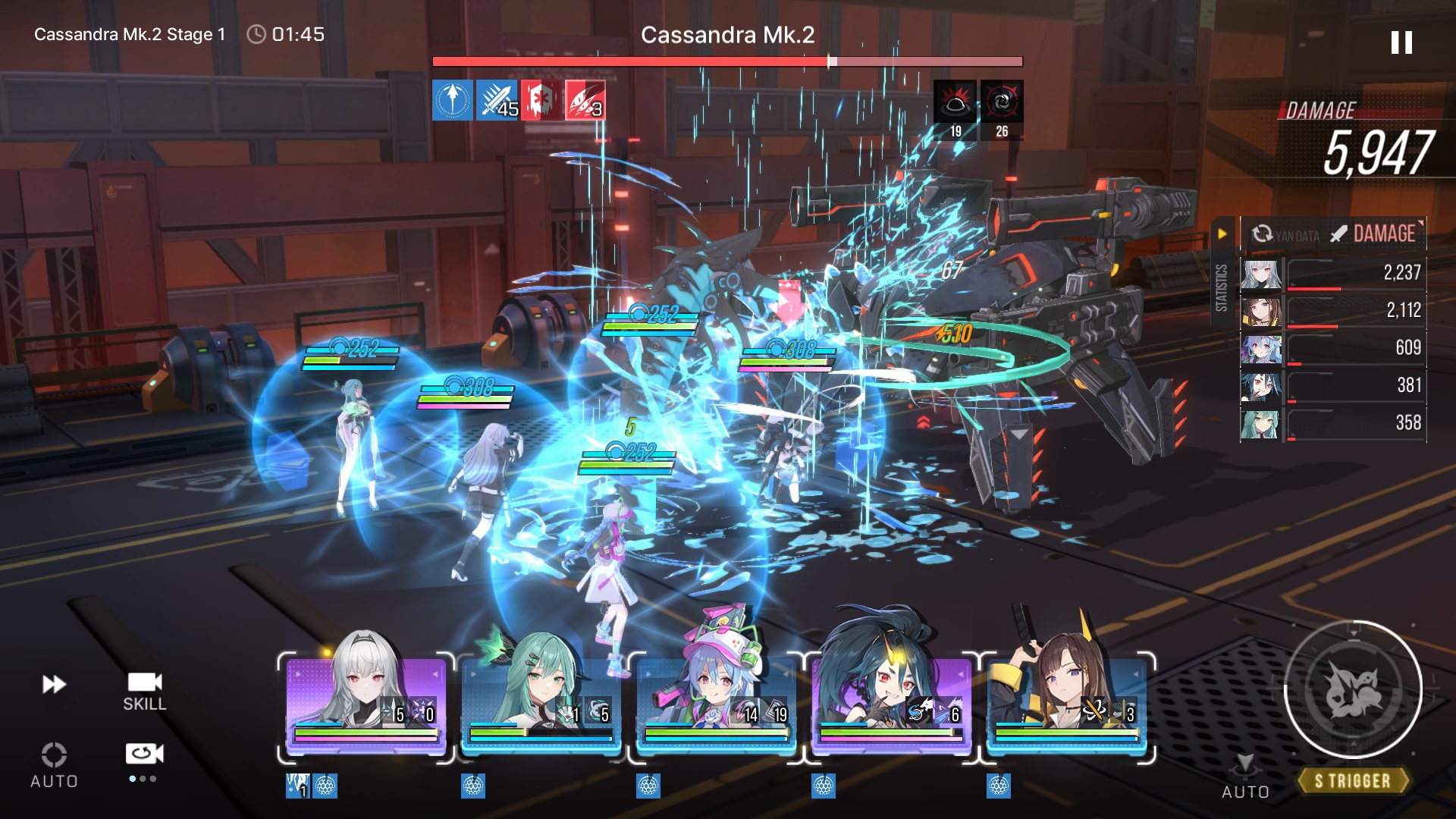
Task: Switch to the DAMAGE statistics tab
Action: pos(1373,234)
